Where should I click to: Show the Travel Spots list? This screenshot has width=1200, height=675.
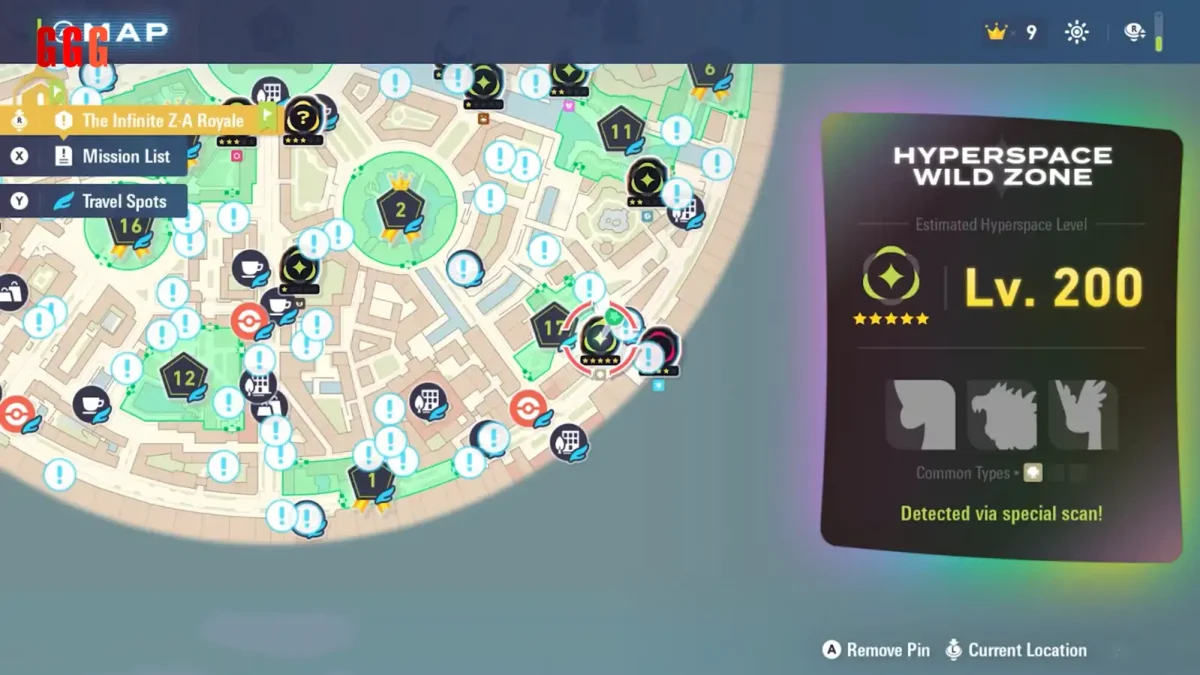(113, 201)
